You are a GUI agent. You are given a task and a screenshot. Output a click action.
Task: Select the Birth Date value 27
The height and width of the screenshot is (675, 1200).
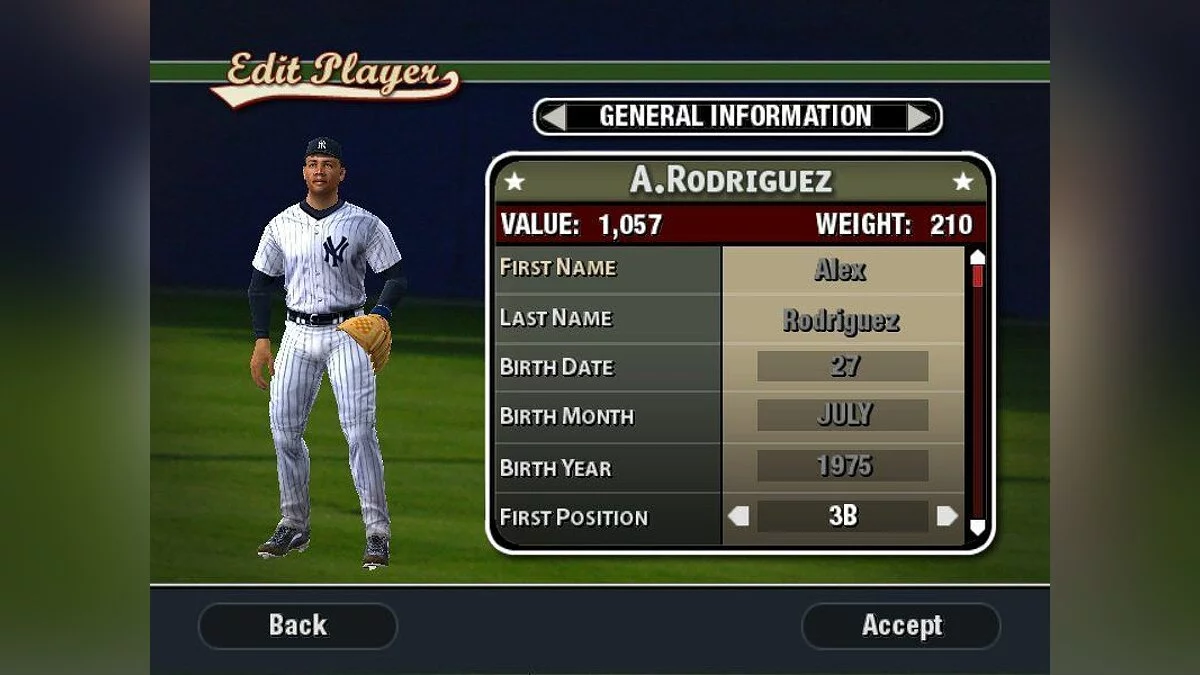pos(843,366)
